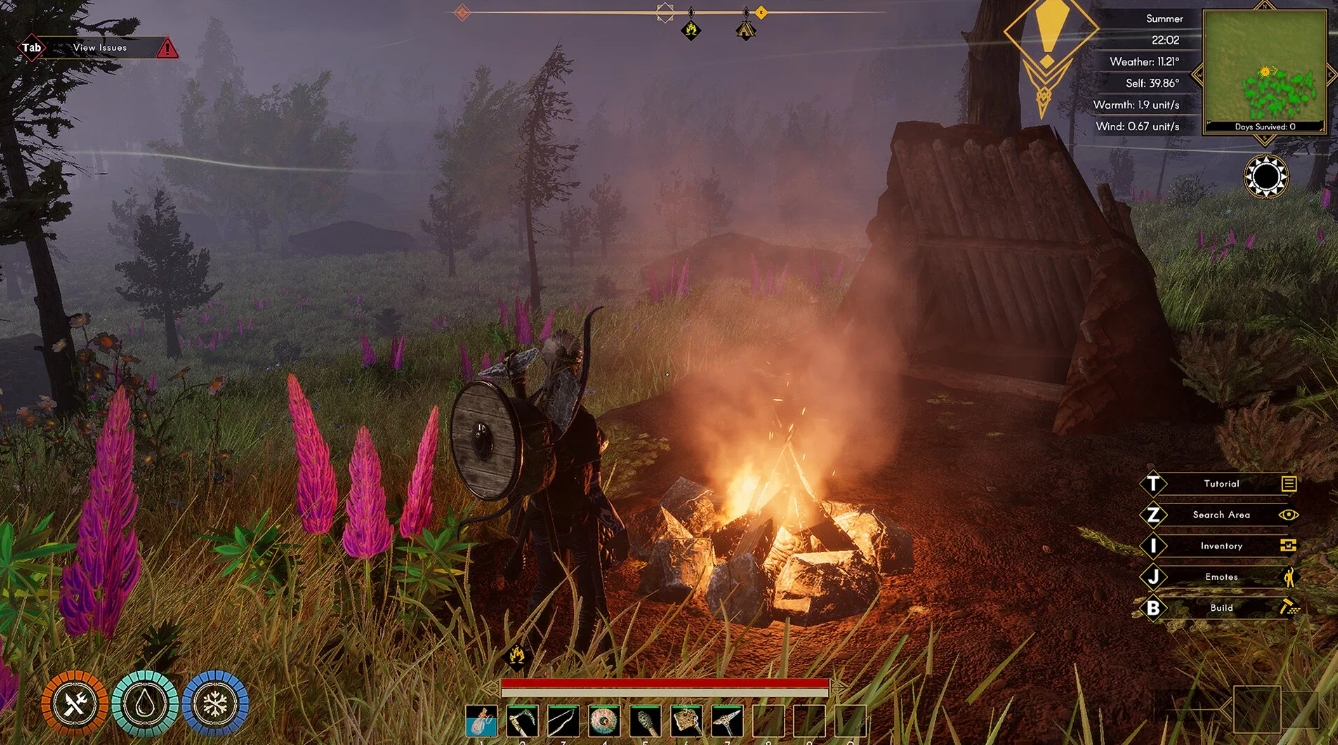Select the sun compass dial below the minimap
This screenshot has height=745, width=1338.
[1264, 177]
